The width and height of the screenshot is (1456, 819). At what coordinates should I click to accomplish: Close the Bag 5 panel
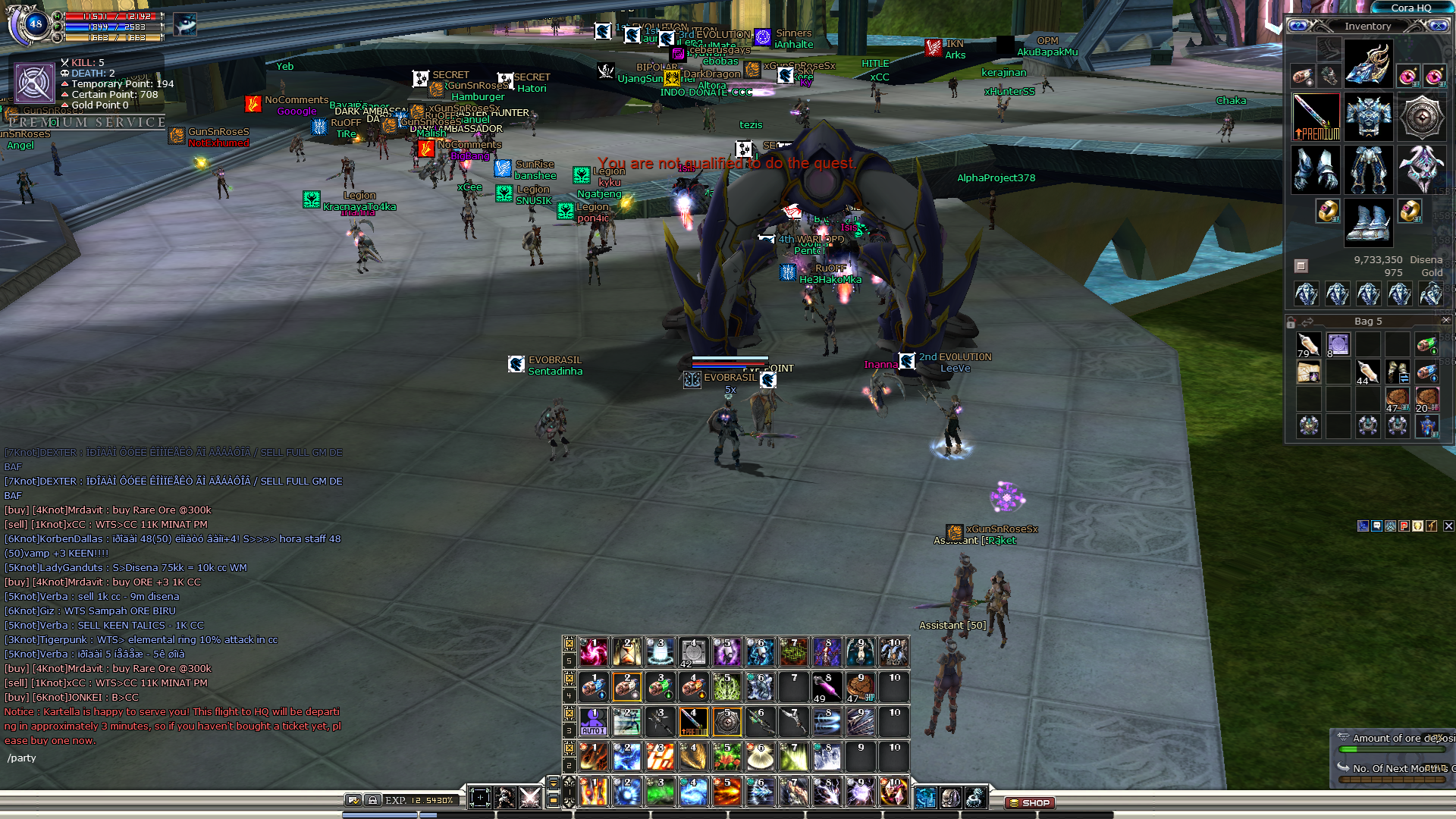[1445, 320]
